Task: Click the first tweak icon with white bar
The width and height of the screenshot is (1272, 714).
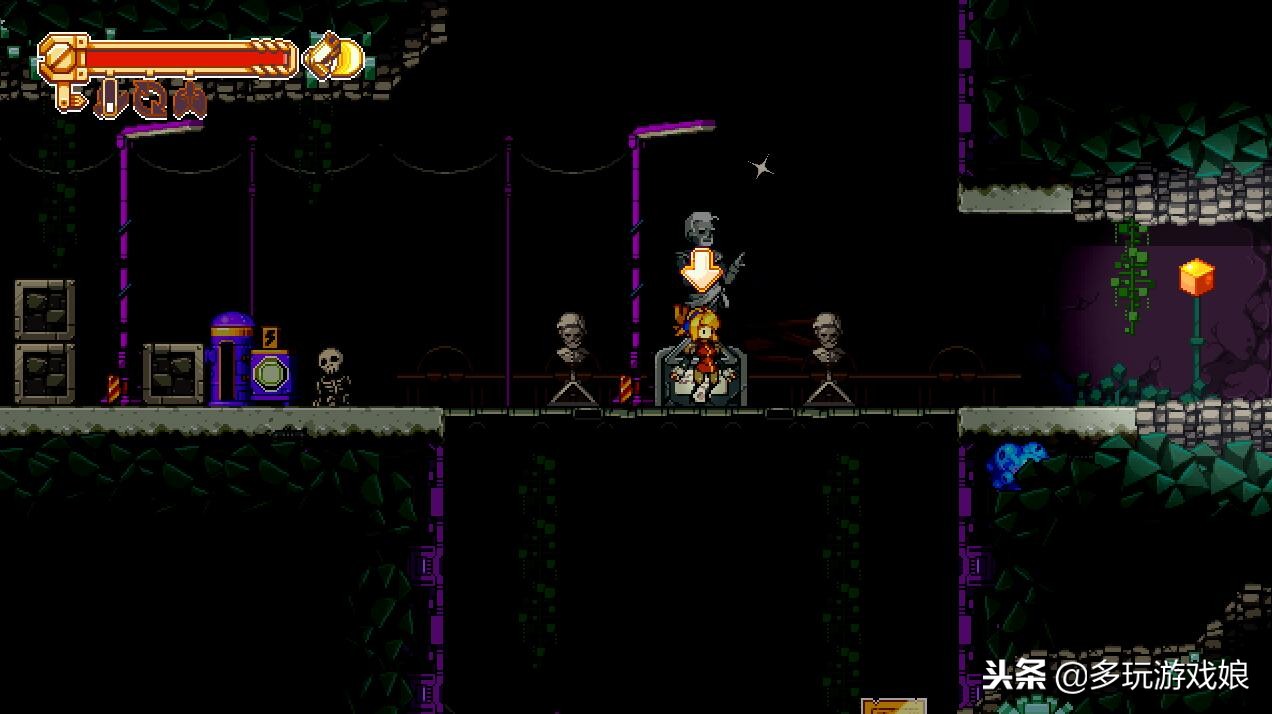Action: point(110,100)
